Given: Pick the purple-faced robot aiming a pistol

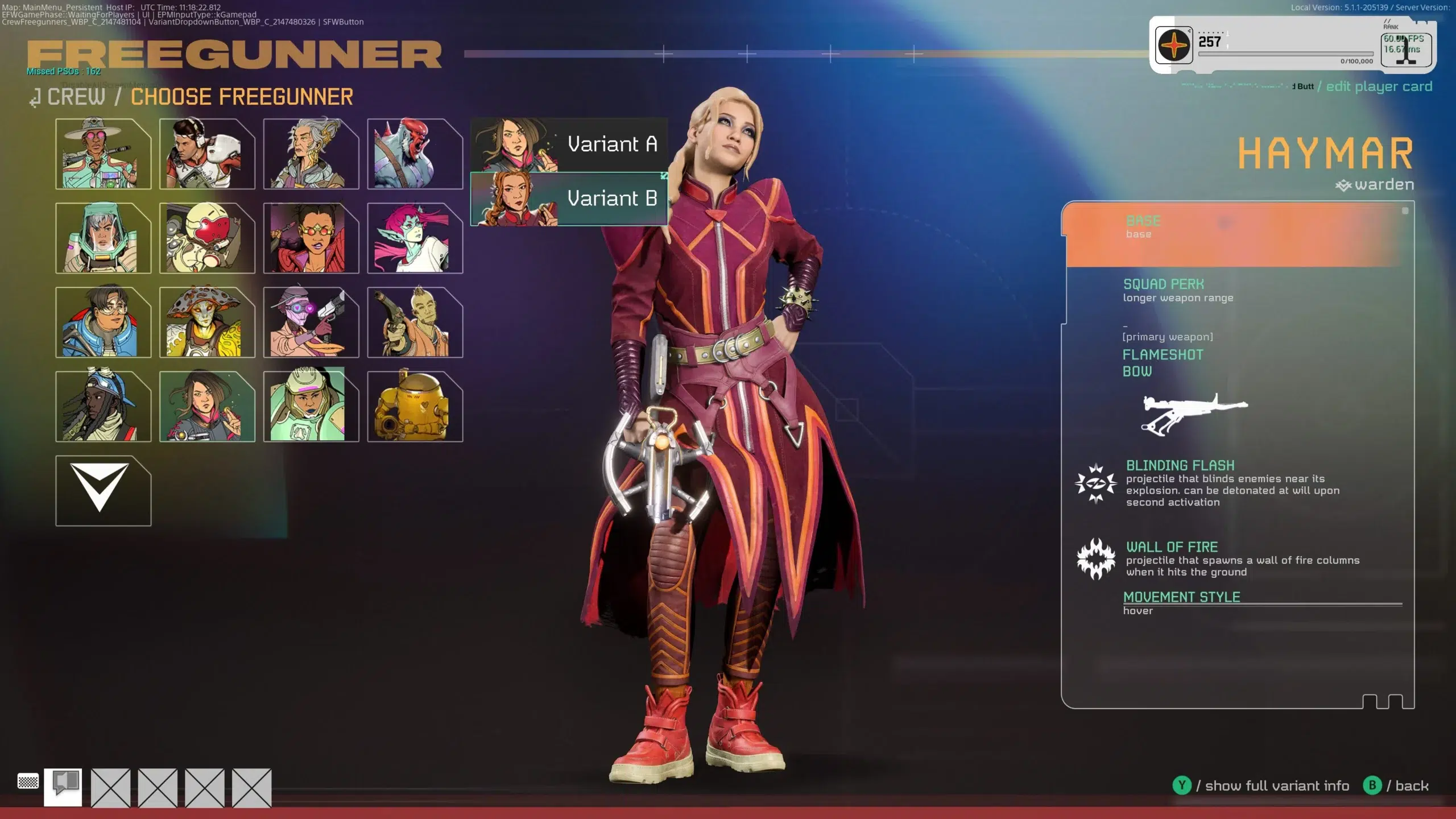Looking at the screenshot, I should pyautogui.click(x=311, y=322).
